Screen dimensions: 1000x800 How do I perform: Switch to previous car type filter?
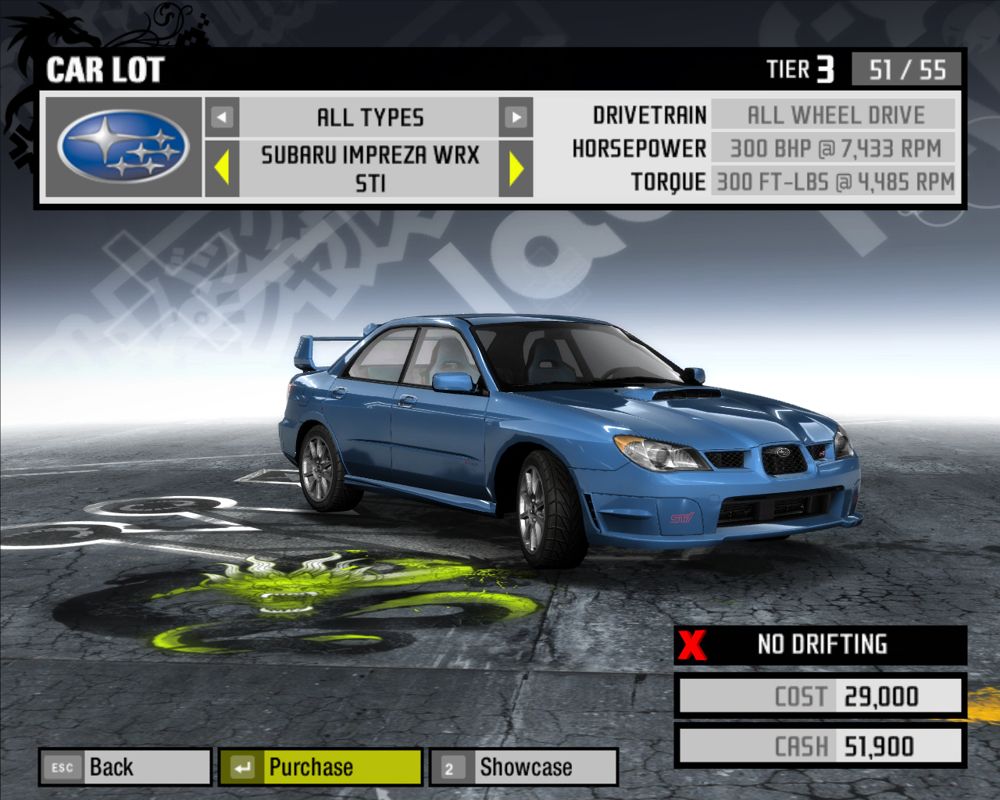[222, 117]
